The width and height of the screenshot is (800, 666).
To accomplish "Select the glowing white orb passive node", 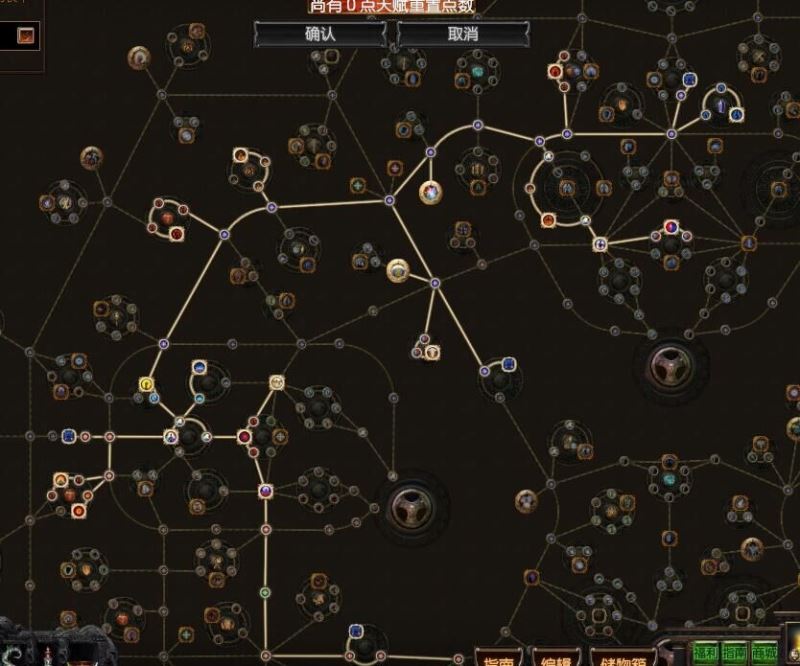I will (x=430, y=191).
